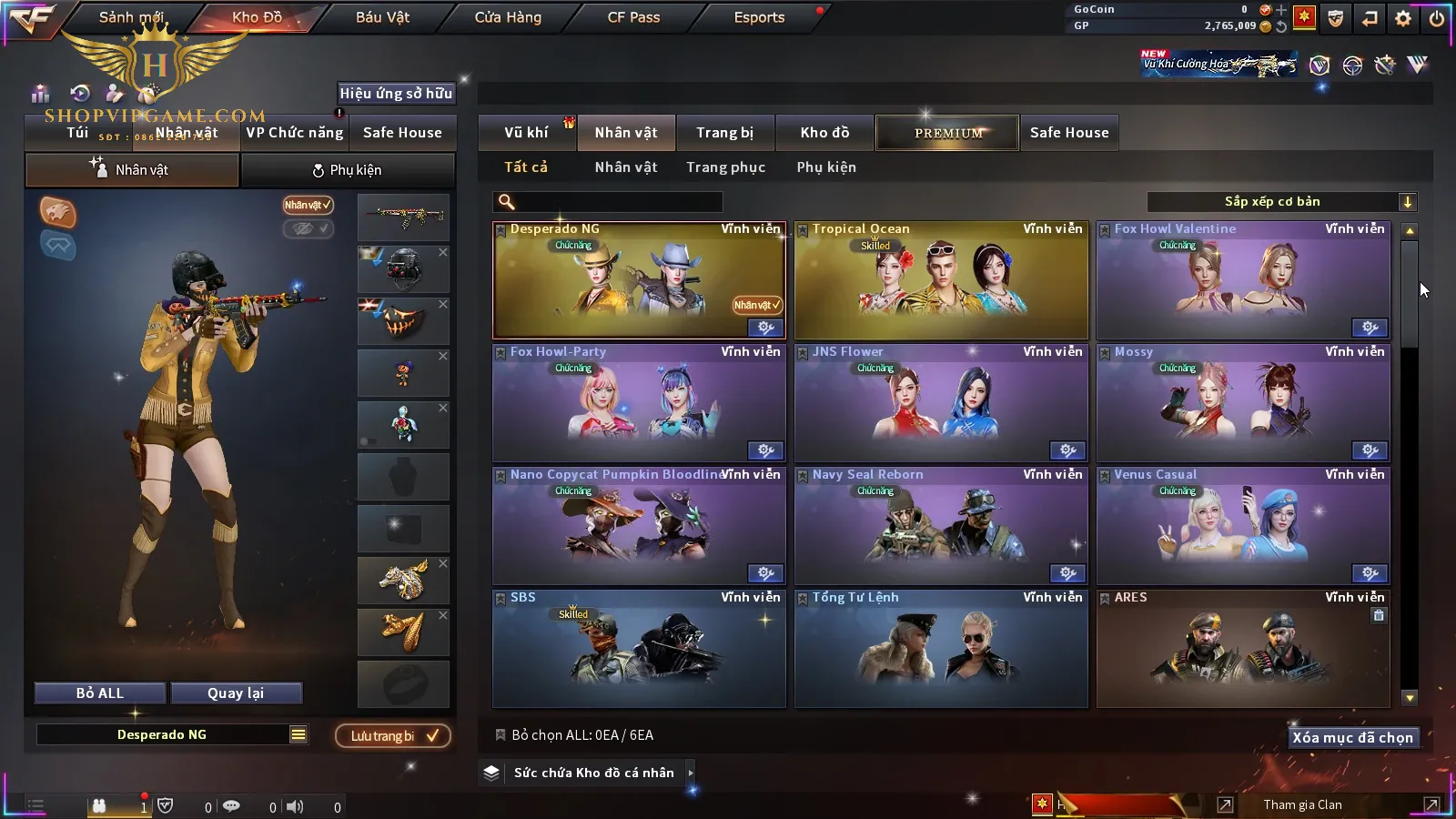This screenshot has width=1456, height=819.
Task: Open the Esports menu
Action: pyautogui.click(x=759, y=17)
